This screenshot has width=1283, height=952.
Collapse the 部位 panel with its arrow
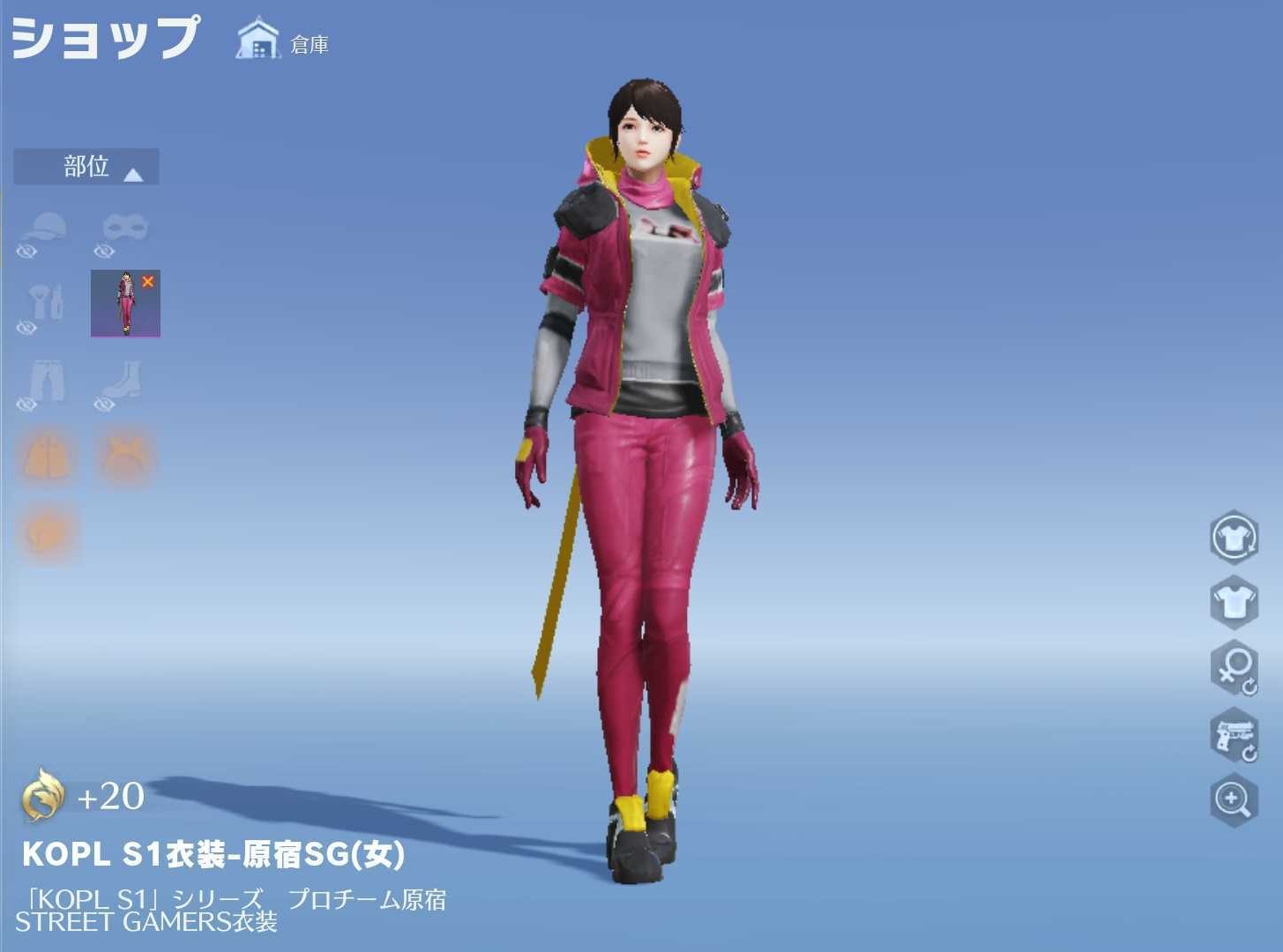click(x=133, y=173)
